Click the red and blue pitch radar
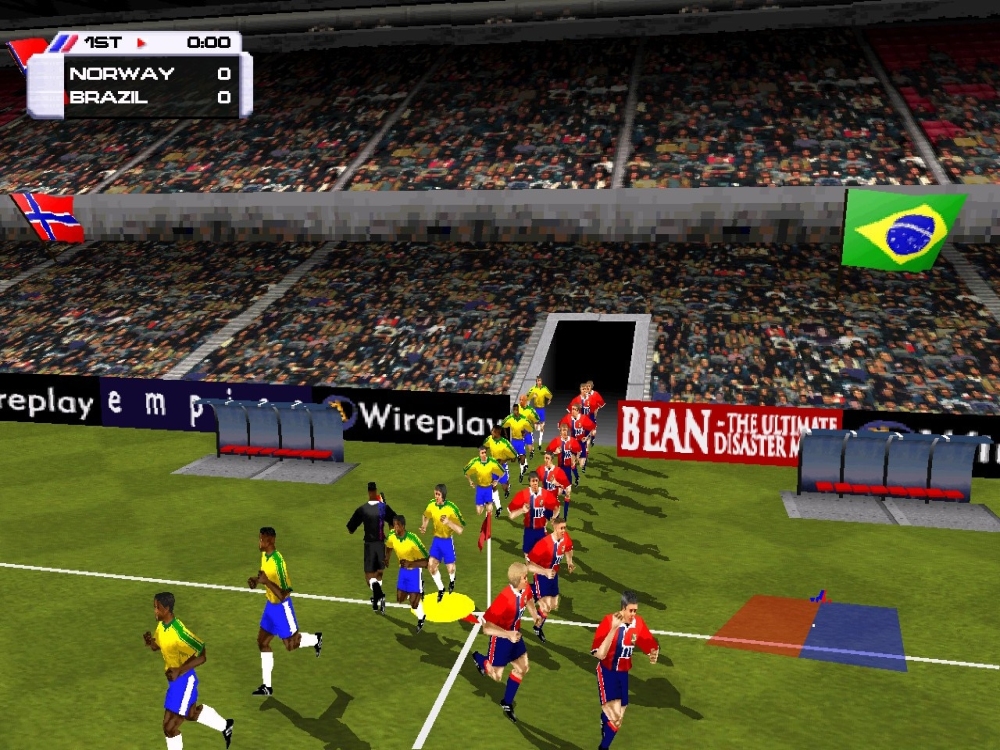The width and height of the screenshot is (1000, 750). click(x=808, y=631)
